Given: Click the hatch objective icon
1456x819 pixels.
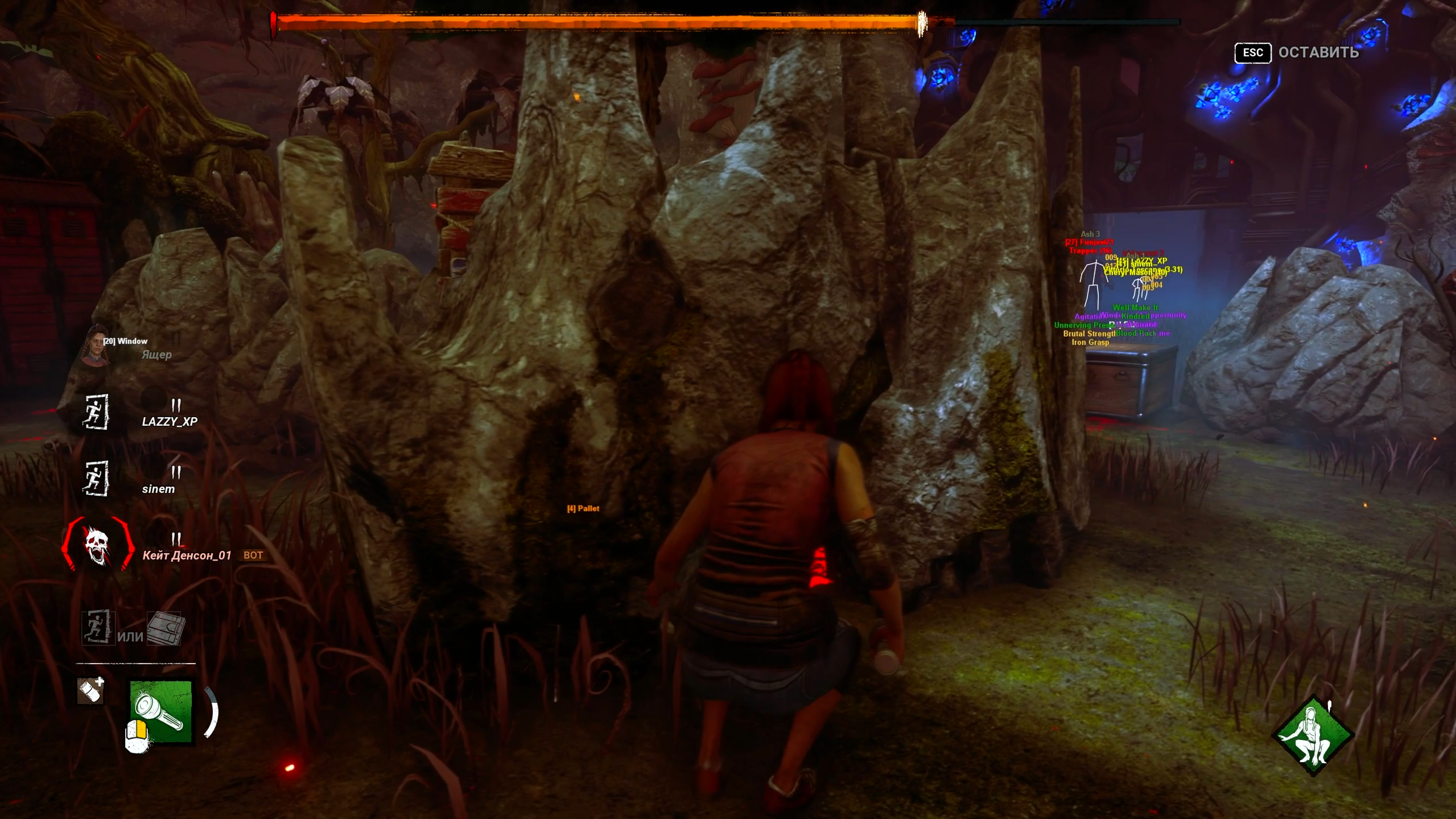Looking at the screenshot, I should (x=165, y=628).
